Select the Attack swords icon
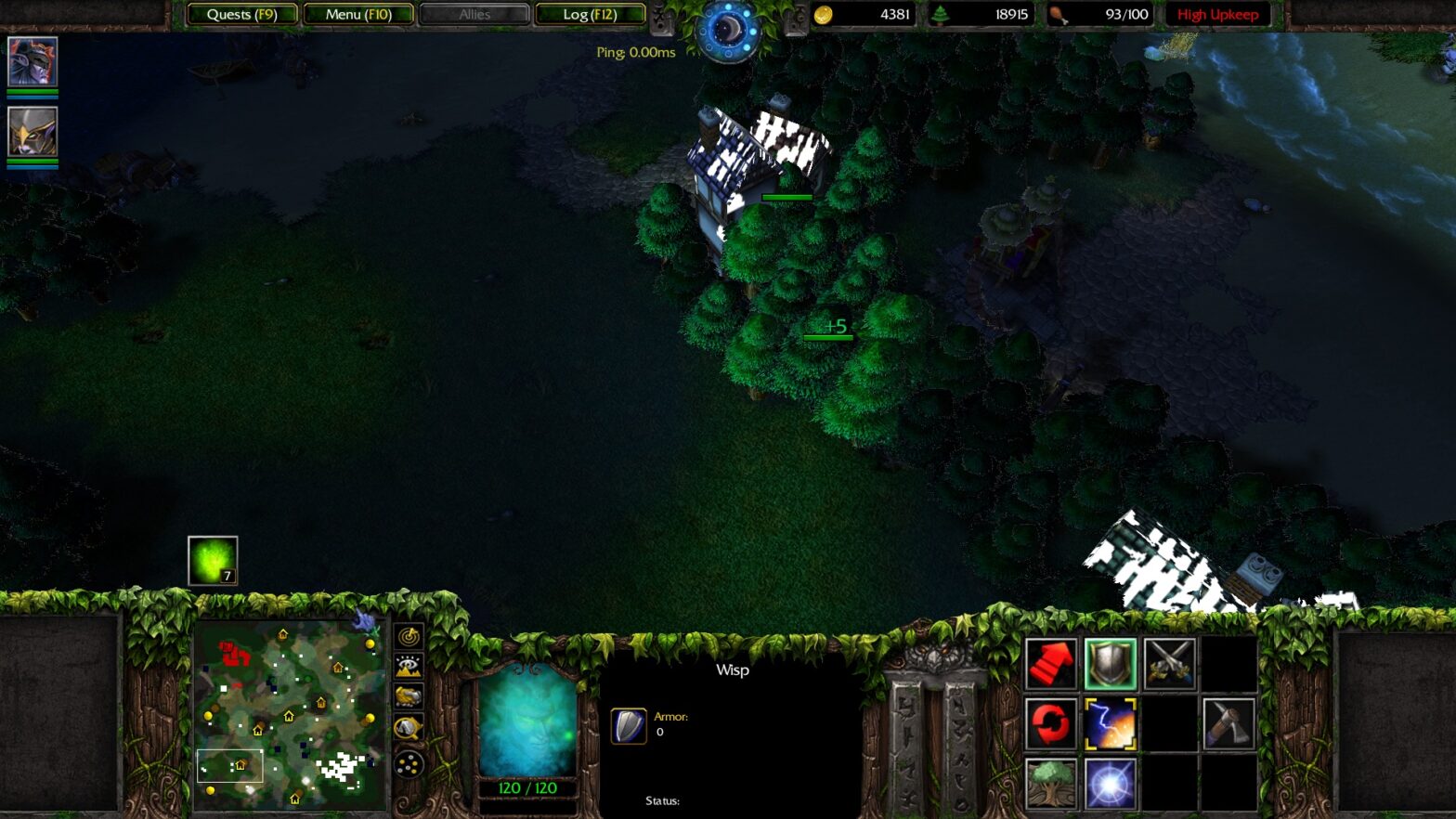Viewport: 1456px width, 819px height. click(1171, 661)
